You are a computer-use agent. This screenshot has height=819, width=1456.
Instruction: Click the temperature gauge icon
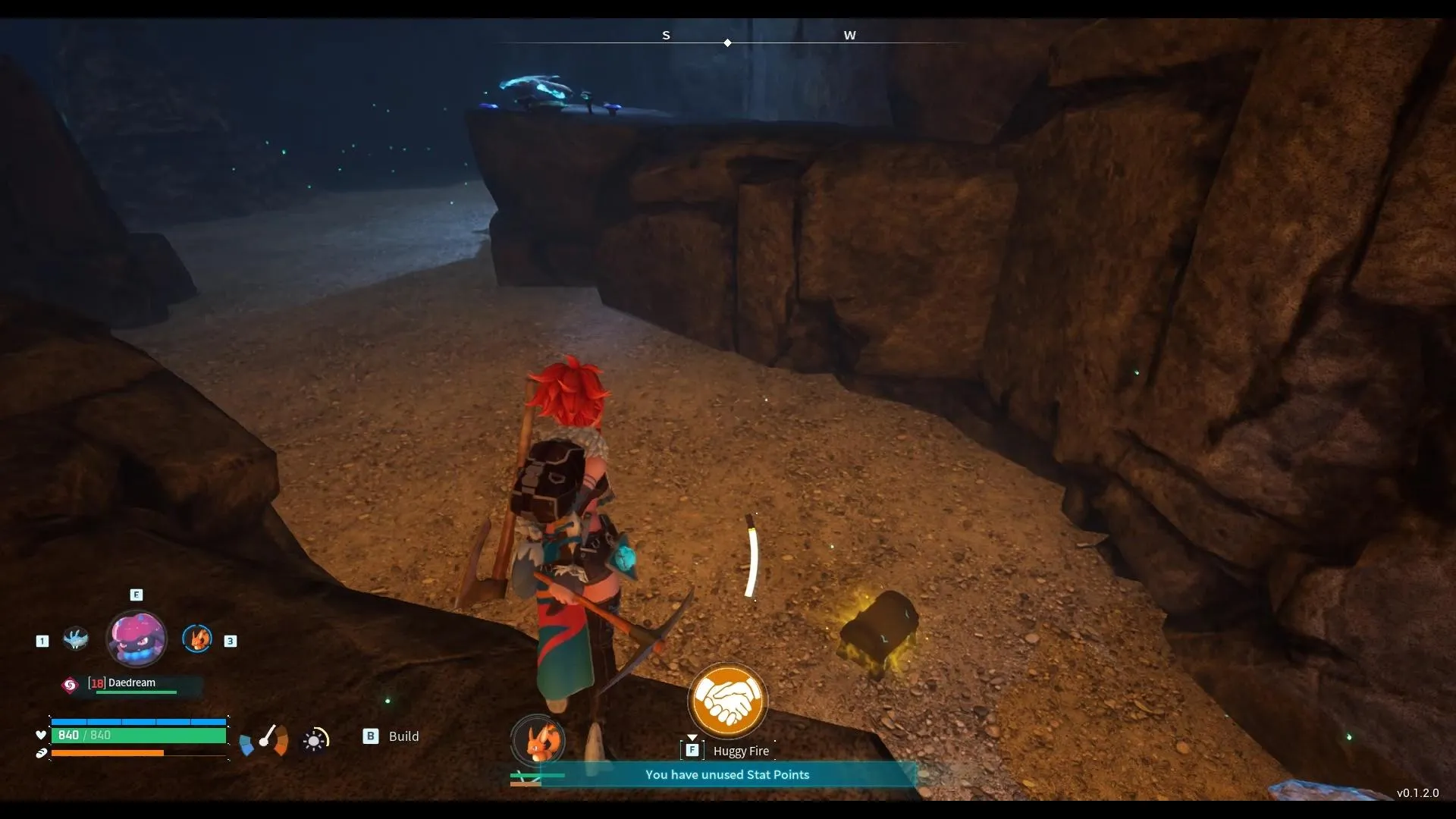click(x=265, y=739)
